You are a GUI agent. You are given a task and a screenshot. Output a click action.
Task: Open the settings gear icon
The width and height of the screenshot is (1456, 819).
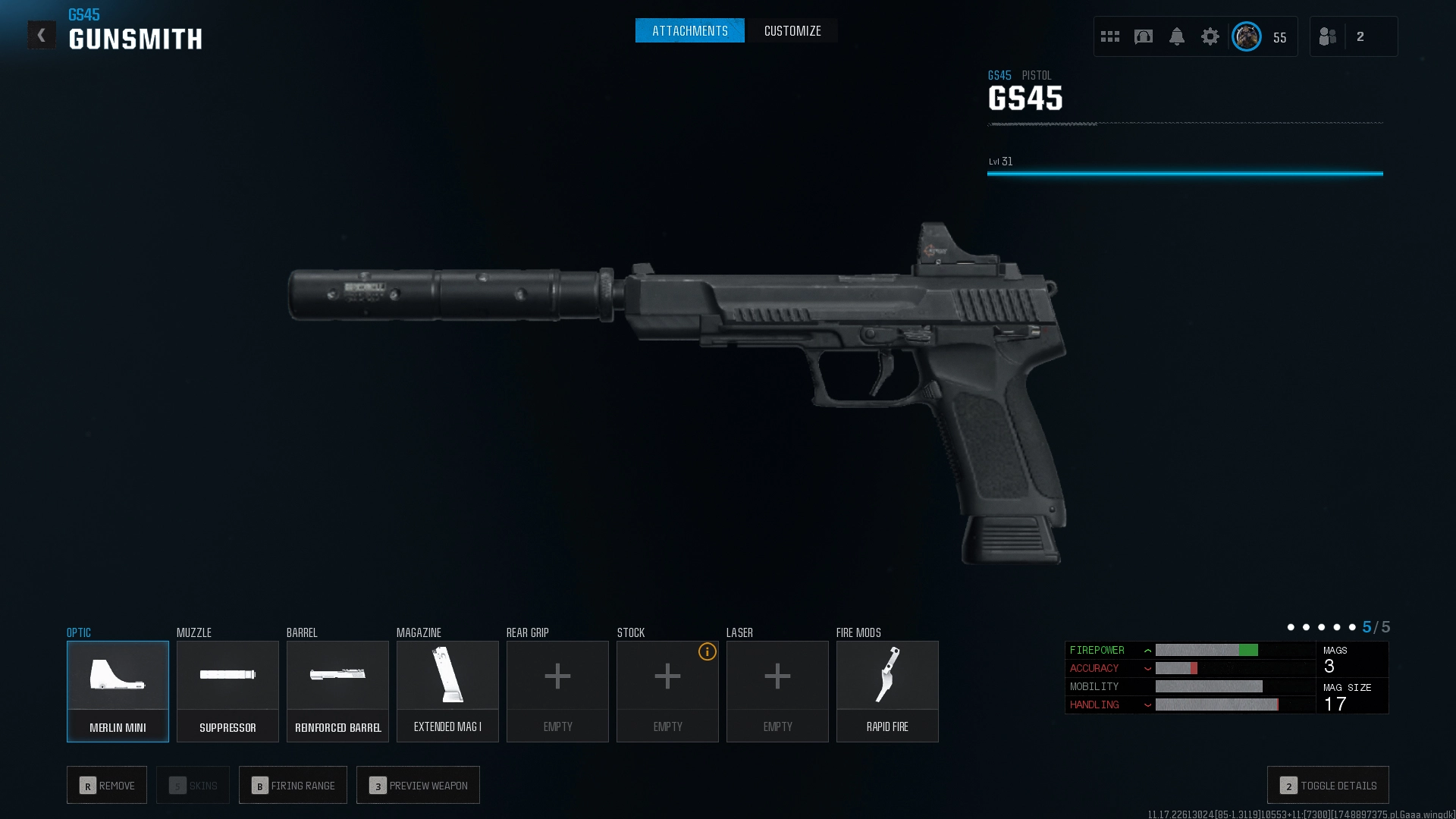[x=1210, y=36]
